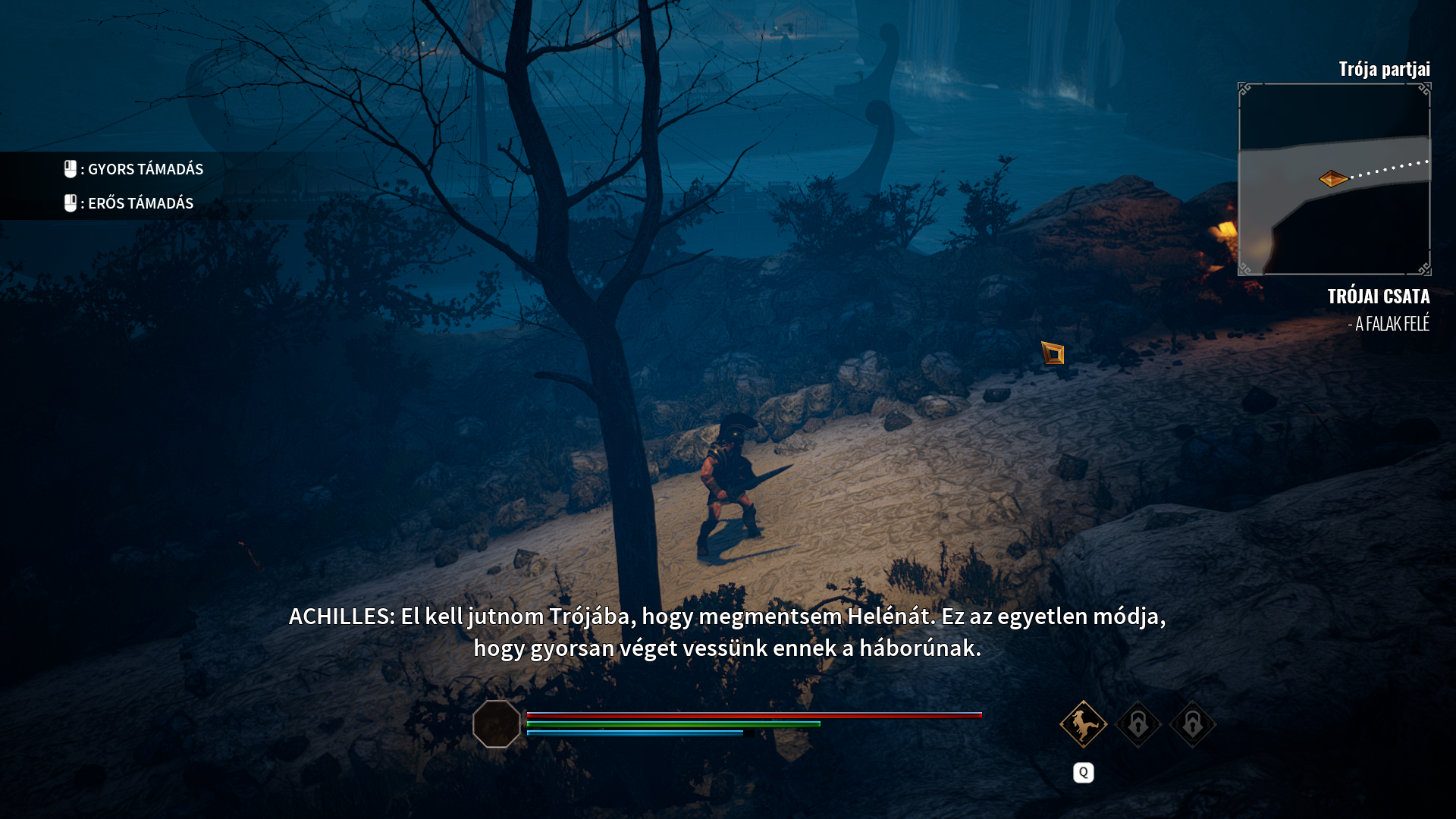1456x819 pixels.
Task: Click the Trója partjai minimap
Action: coord(1334,179)
